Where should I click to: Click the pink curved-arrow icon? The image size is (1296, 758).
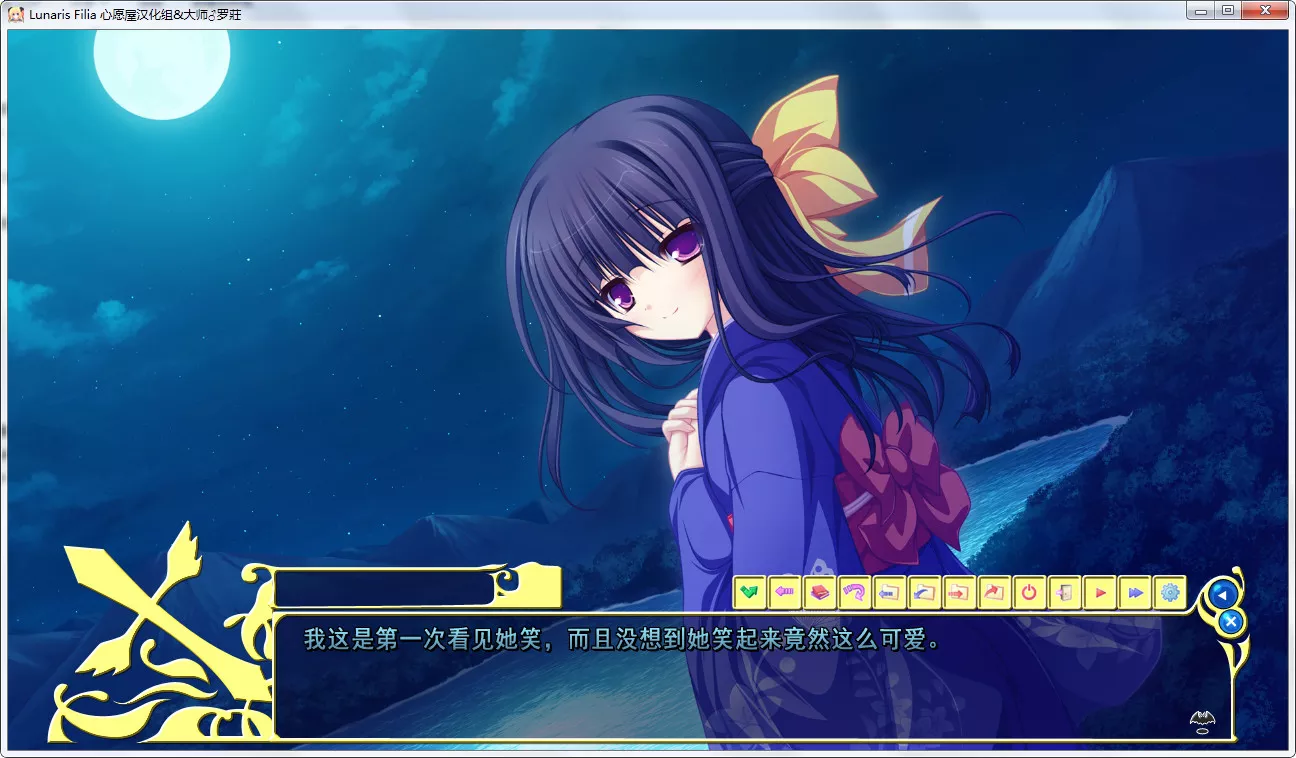click(x=854, y=592)
